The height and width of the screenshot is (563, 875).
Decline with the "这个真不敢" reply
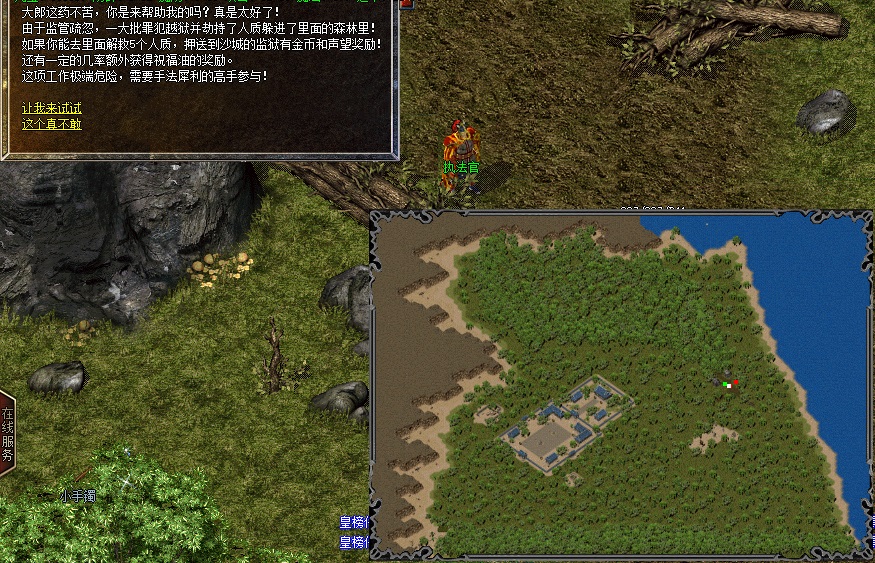pyautogui.click(x=52, y=124)
